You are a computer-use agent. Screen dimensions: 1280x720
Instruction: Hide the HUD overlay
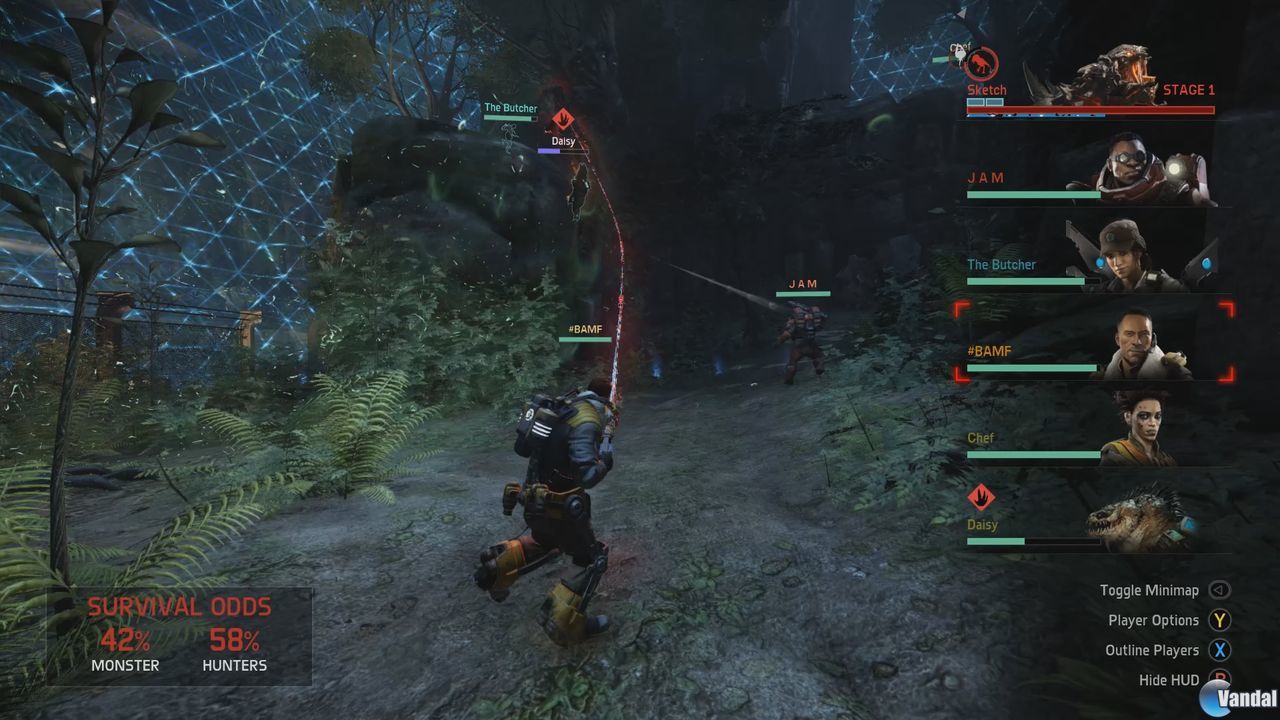pyautogui.click(x=1168, y=680)
